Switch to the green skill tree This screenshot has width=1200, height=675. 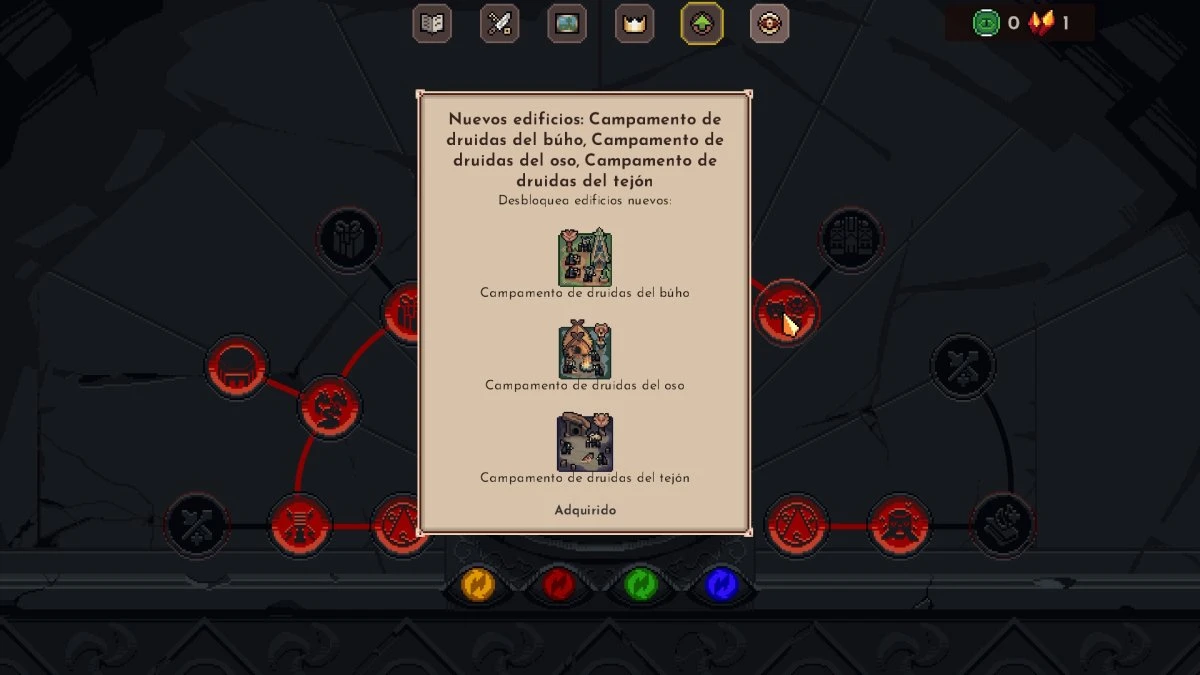640,585
